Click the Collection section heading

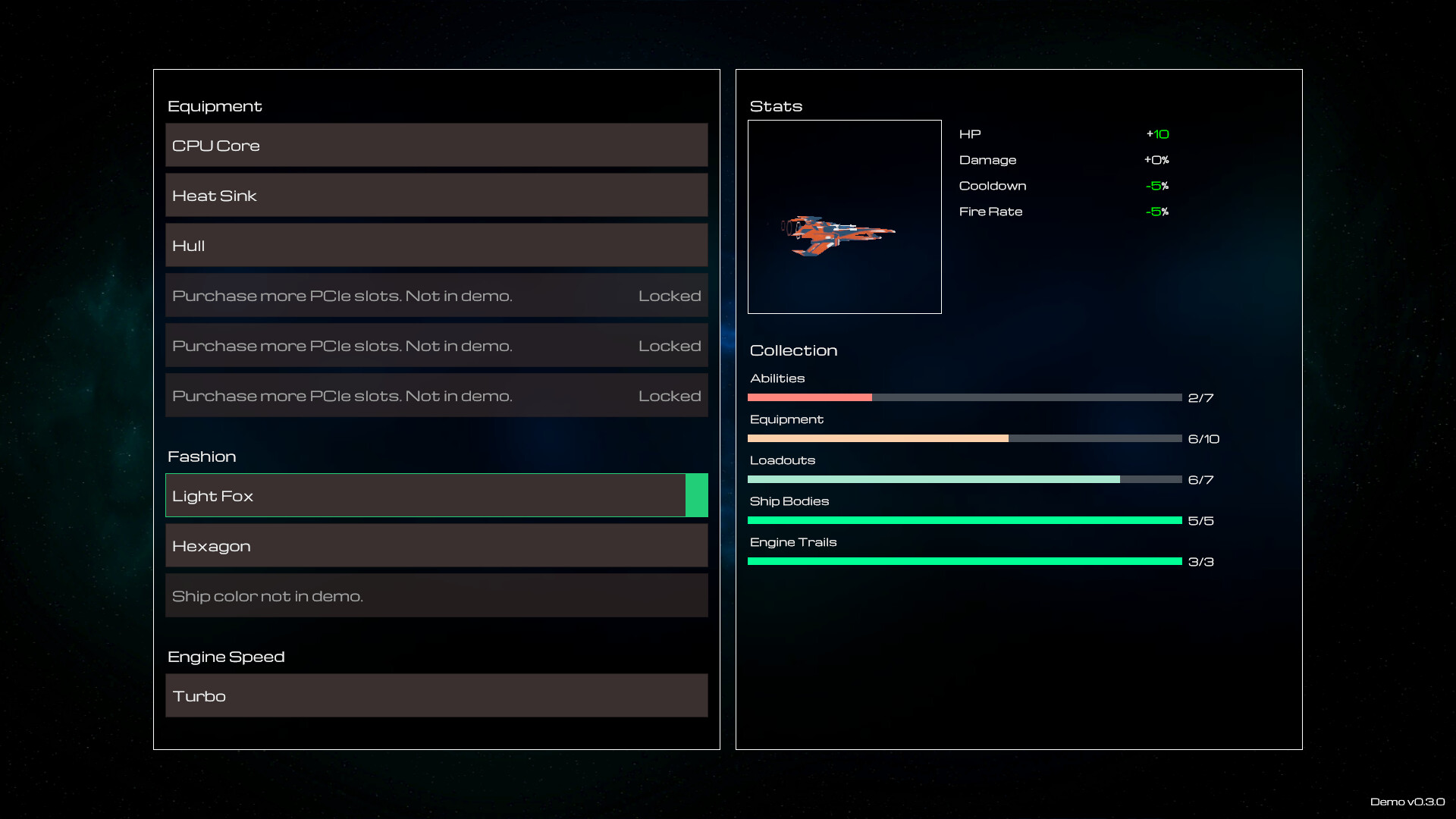click(793, 350)
